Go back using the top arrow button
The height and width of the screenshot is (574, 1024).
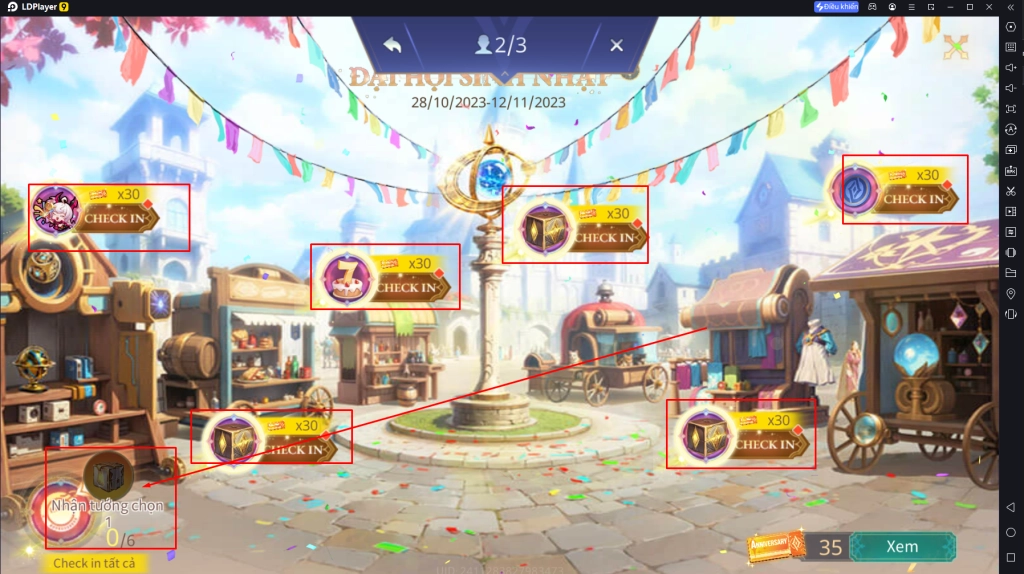pos(392,45)
